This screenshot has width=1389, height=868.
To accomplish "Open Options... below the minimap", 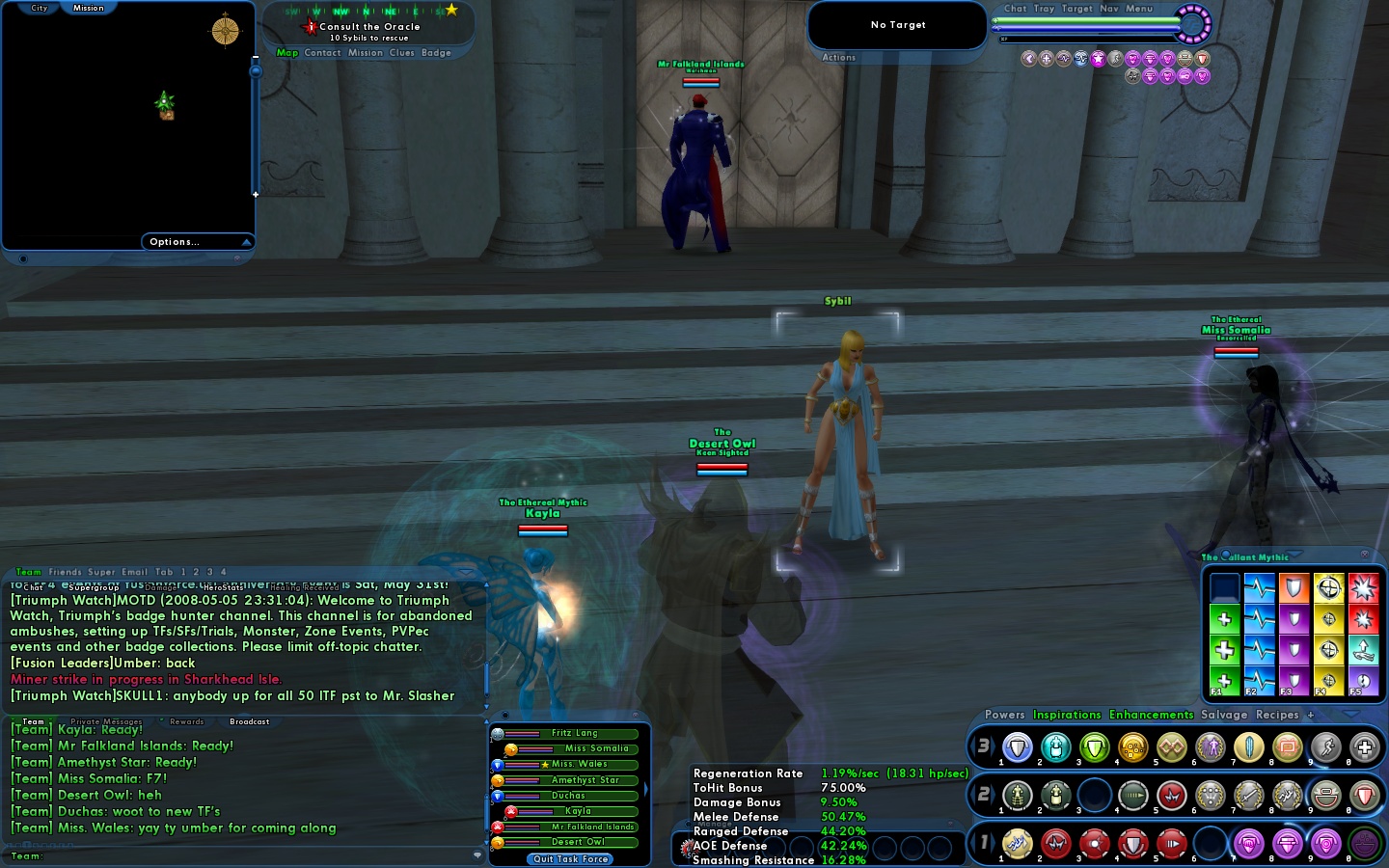I will [x=174, y=242].
